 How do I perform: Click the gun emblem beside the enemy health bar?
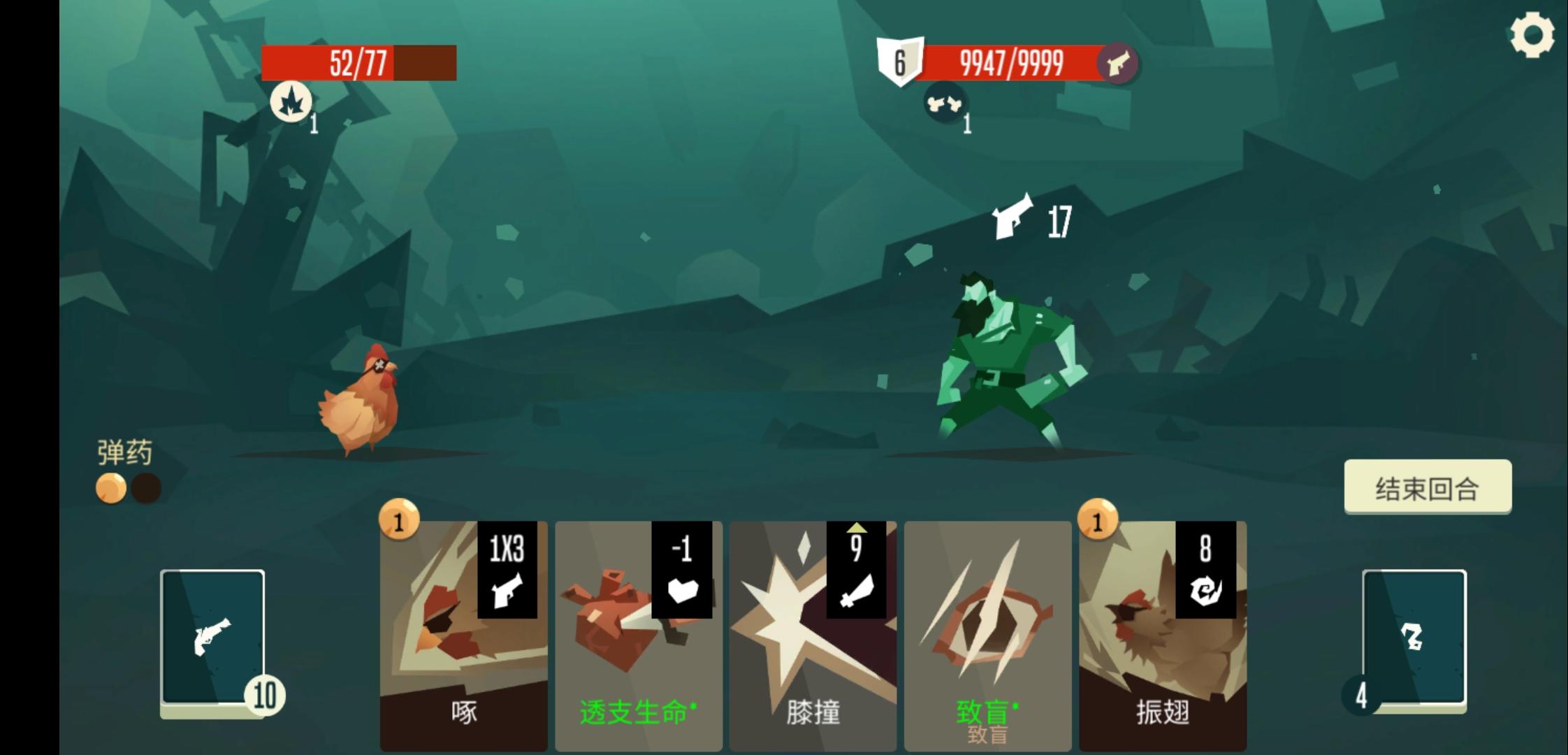coord(1121,64)
